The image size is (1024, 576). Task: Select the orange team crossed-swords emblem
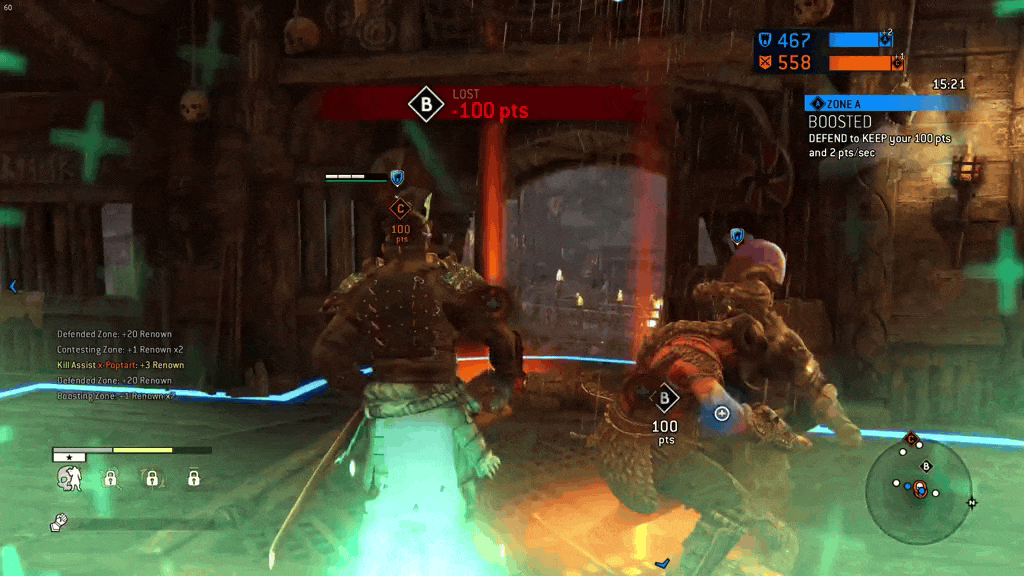764,63
